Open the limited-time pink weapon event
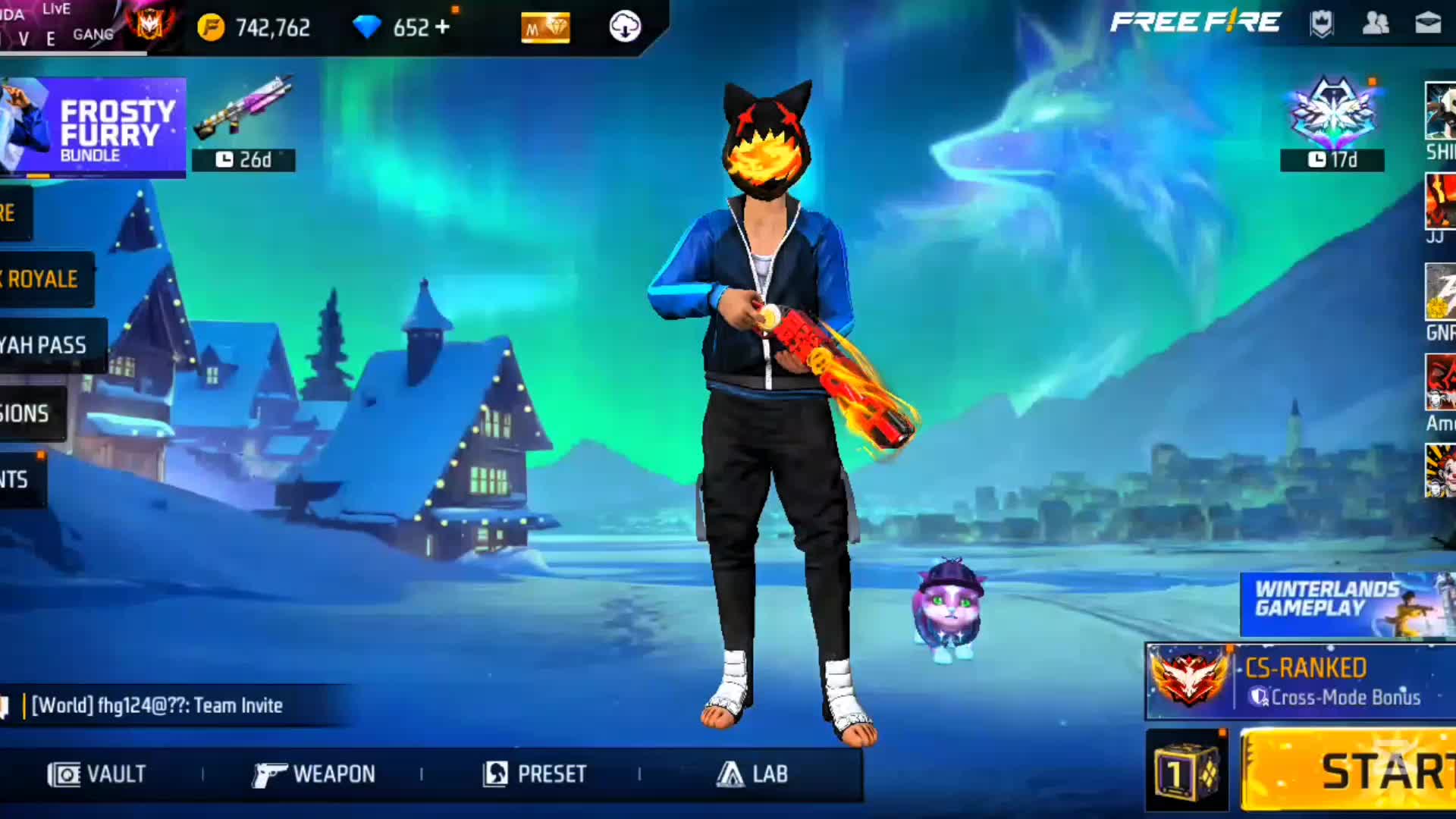The height and width of the screenshot is (819, 1456). [x=243, y=121]
